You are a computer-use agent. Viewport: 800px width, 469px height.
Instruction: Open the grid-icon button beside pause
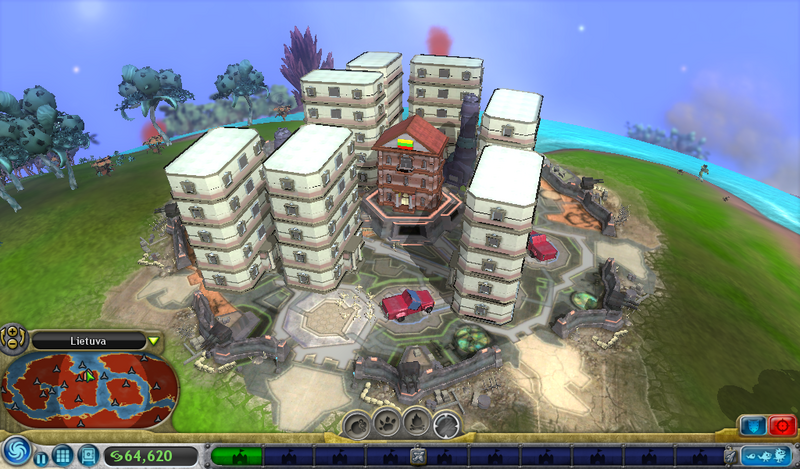pos(62,455)
